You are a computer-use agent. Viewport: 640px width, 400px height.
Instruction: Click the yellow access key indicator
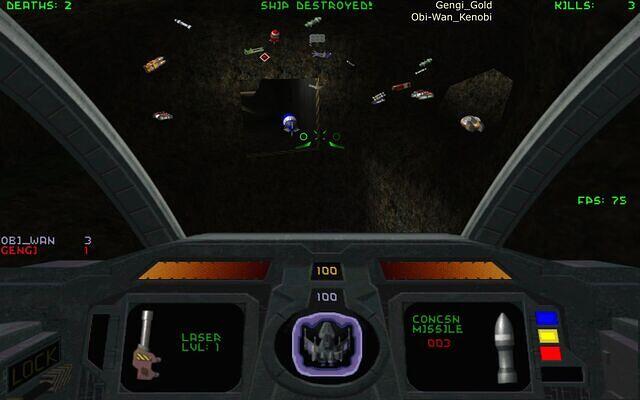(547, 336)
